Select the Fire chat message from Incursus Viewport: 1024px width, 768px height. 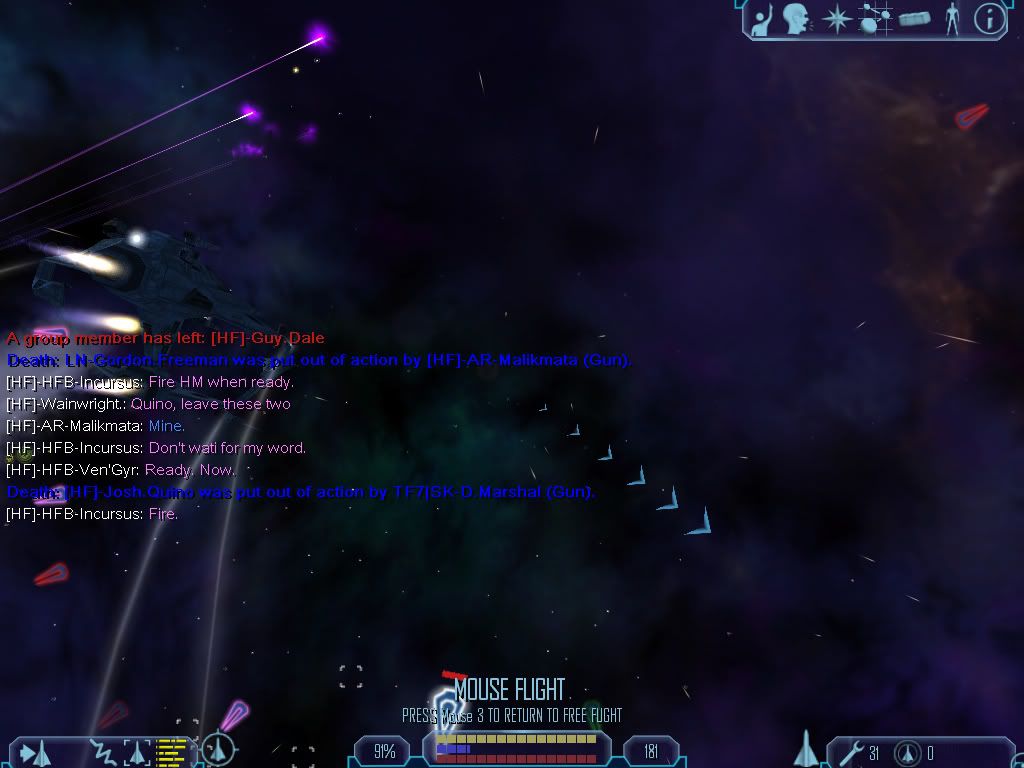pyautogui.click(x=92, y=514)
